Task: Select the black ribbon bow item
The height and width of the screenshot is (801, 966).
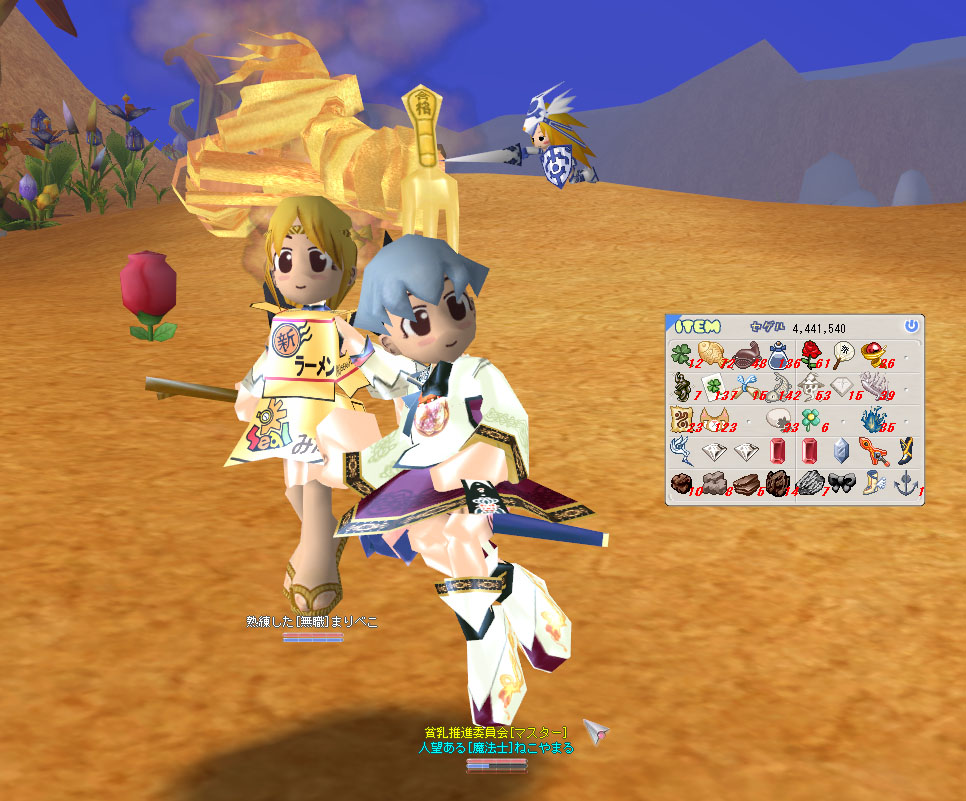Action: [x=843, y=483]
